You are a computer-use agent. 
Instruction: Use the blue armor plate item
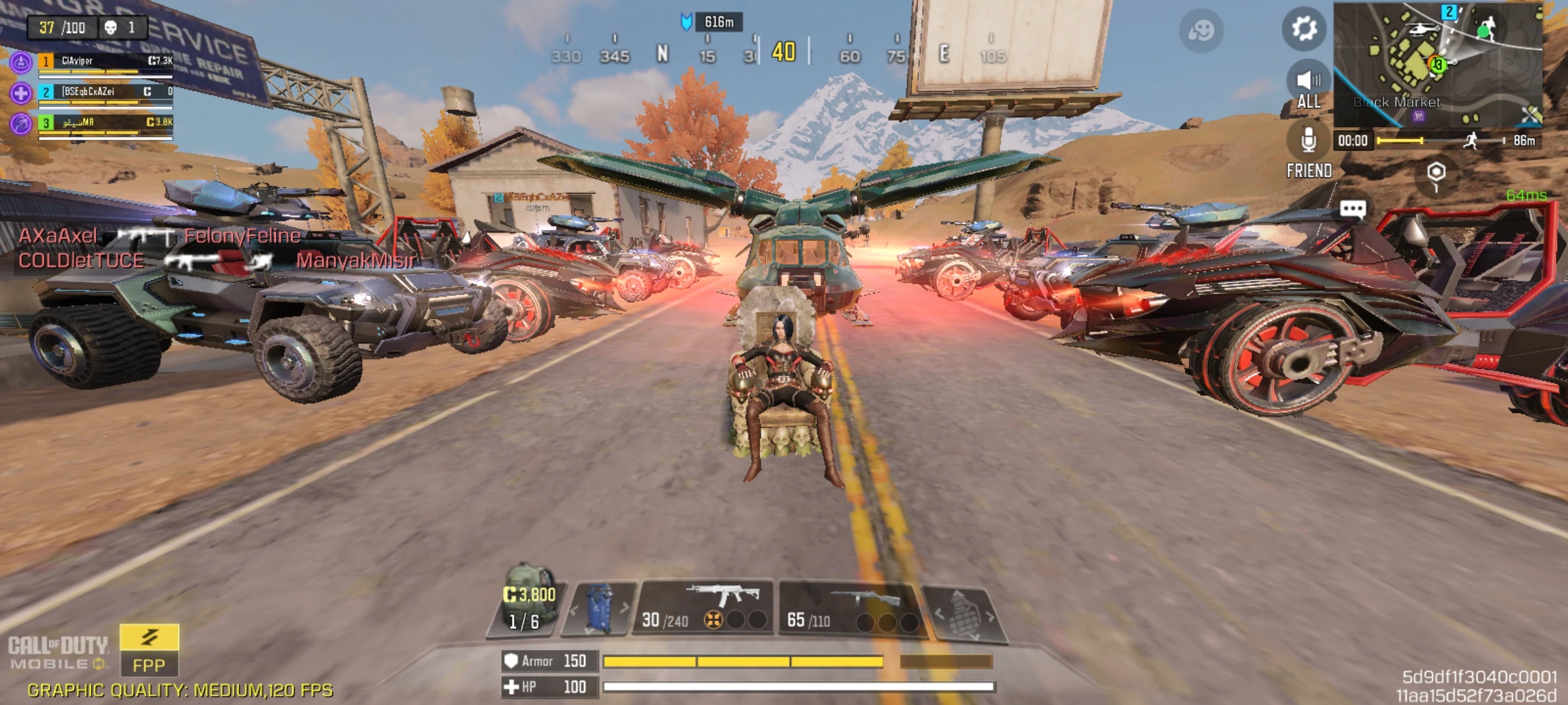(x=600, y=608)
